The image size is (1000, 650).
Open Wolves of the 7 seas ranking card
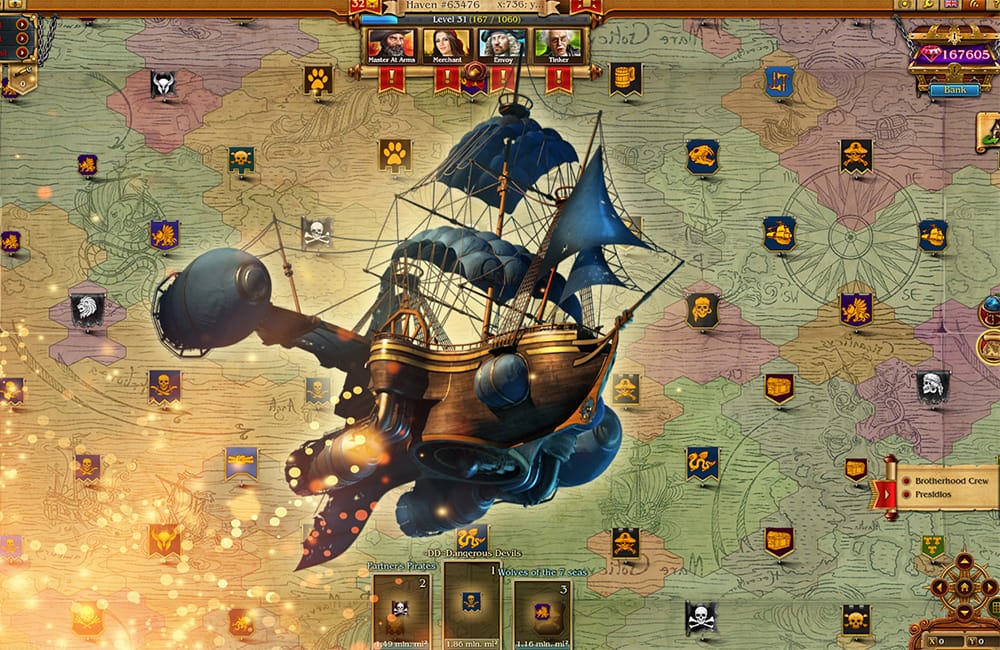543,610
